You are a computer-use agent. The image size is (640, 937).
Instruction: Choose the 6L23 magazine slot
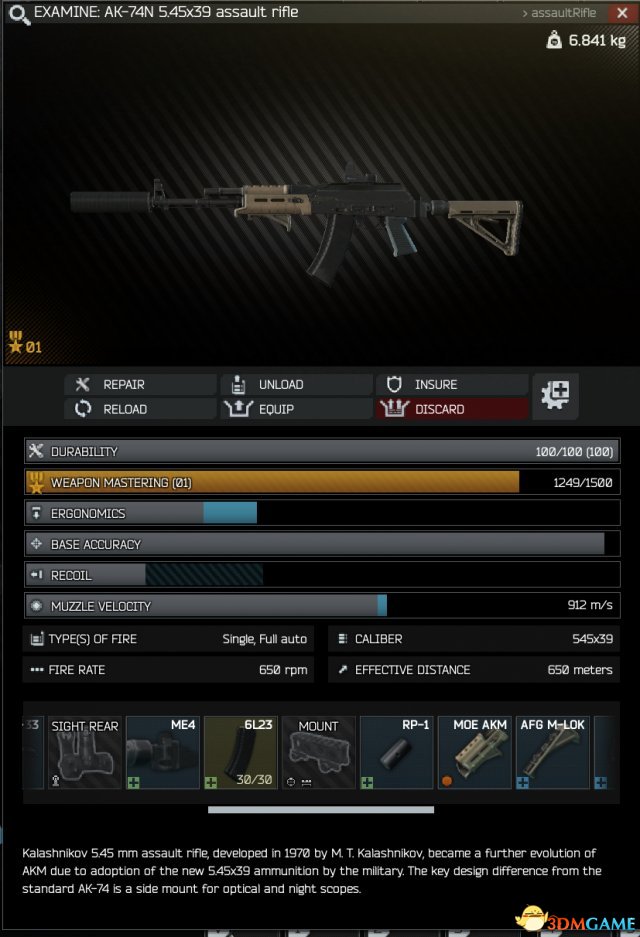click(240, 752)
